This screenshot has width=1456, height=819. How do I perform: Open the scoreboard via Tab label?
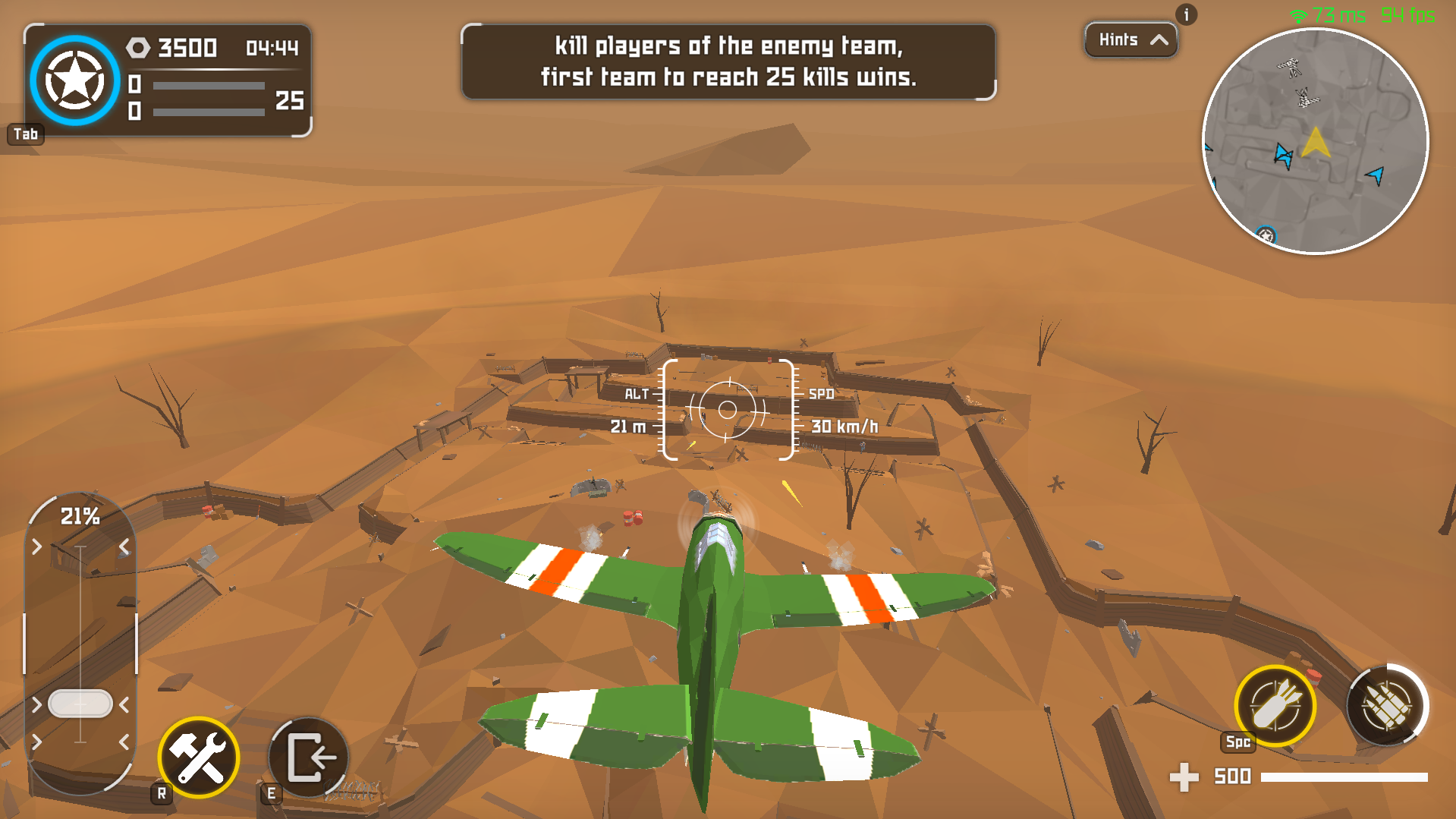point(26,134)
